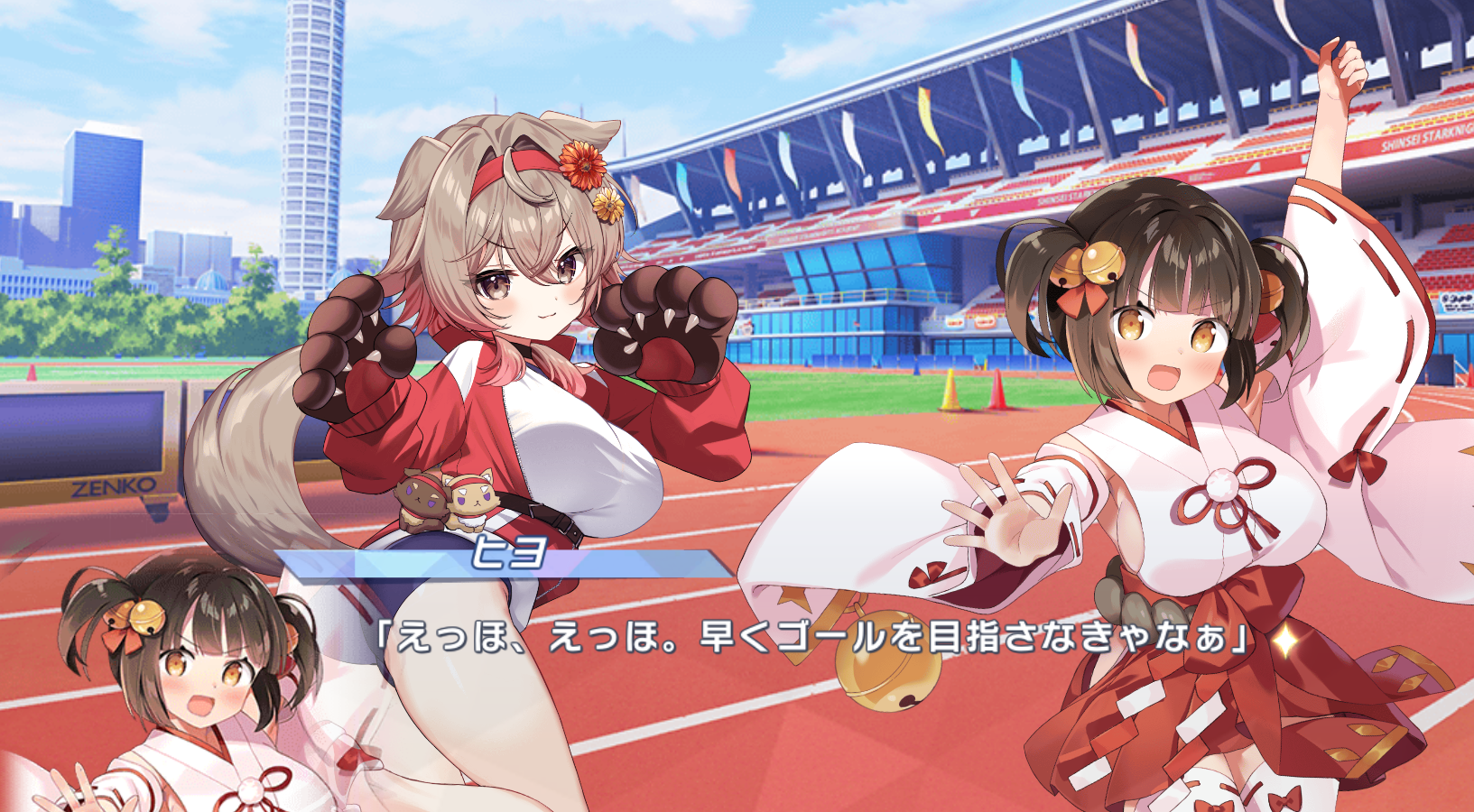Click the sparkle icon to advance dialogue
1474x812 pixels.
coord(1284,640)
